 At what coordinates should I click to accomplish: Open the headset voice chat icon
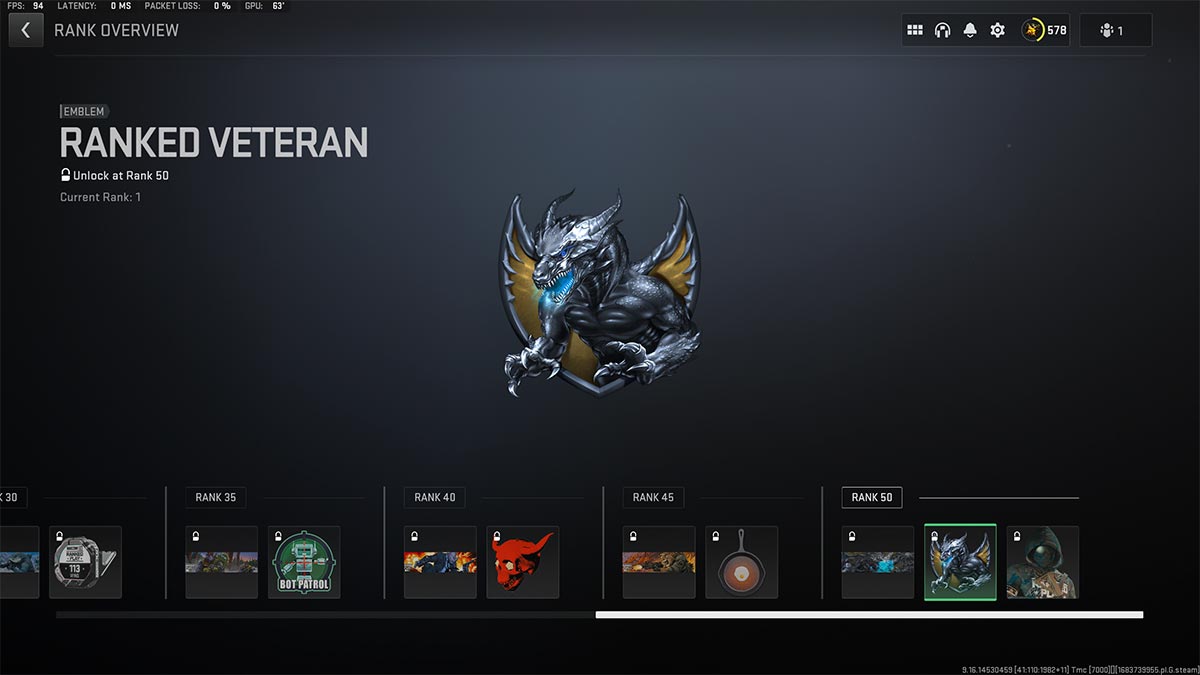tap(942, 30)
